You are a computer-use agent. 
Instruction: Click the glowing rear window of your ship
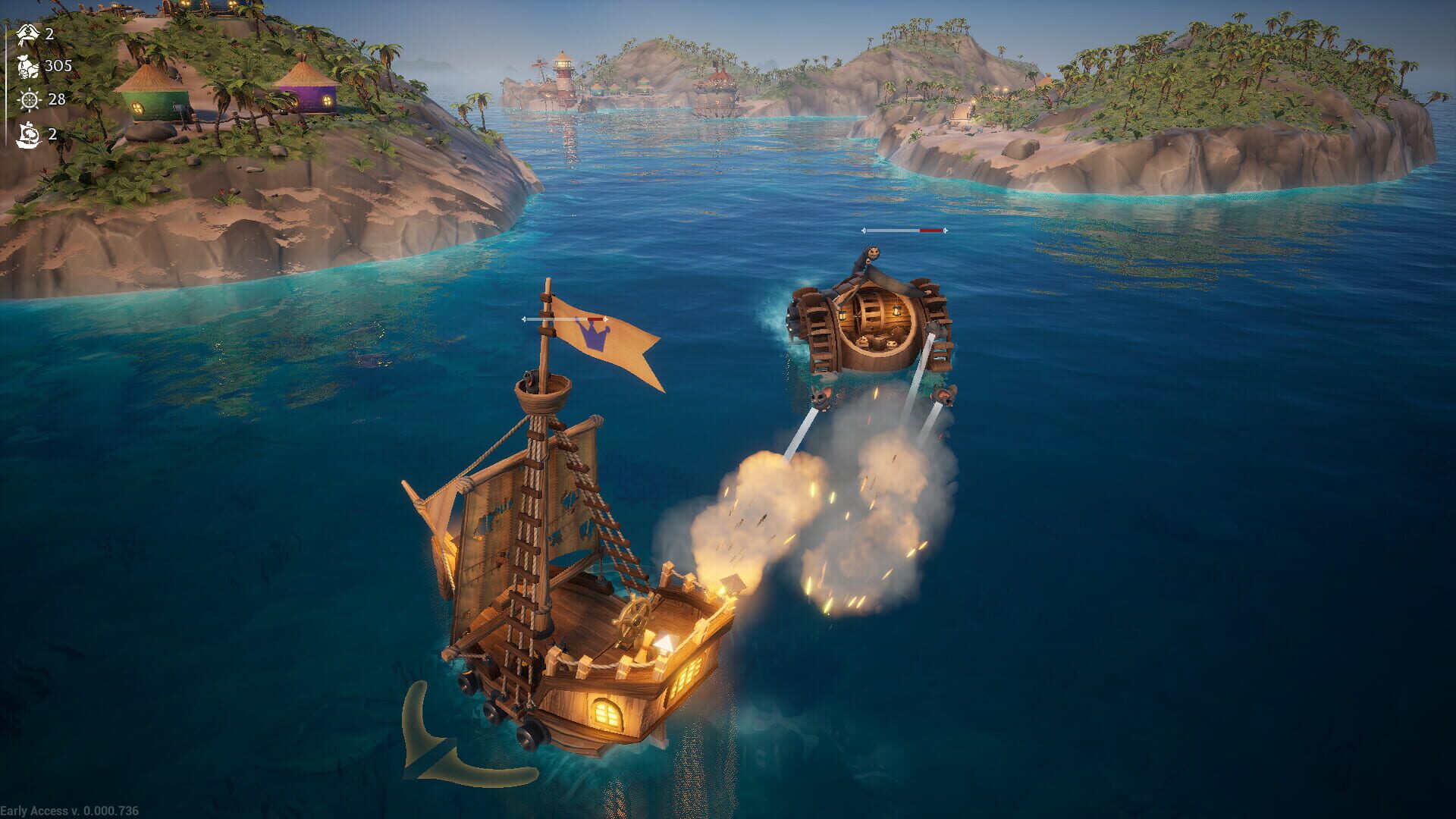[x=604, y=713]
